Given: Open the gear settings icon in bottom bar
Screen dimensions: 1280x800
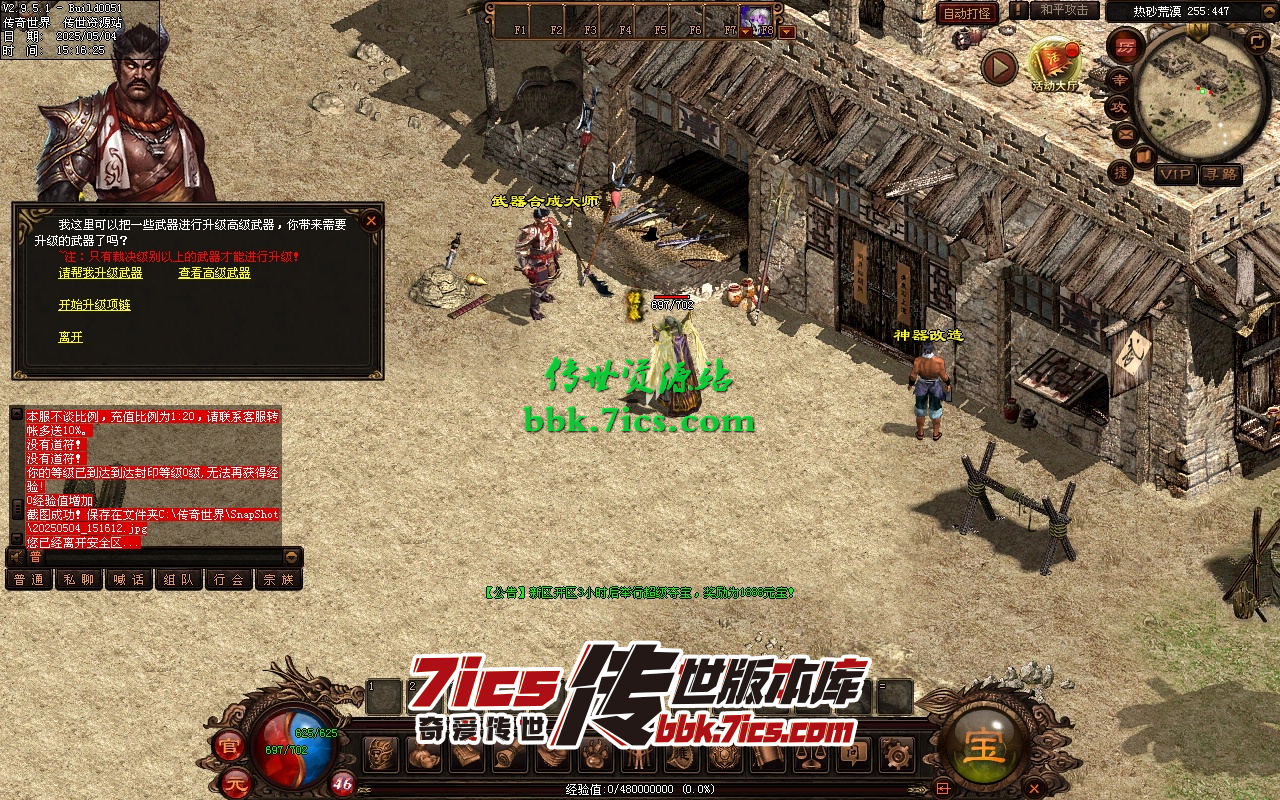Looking at the screenshot, I should (896, 755).
